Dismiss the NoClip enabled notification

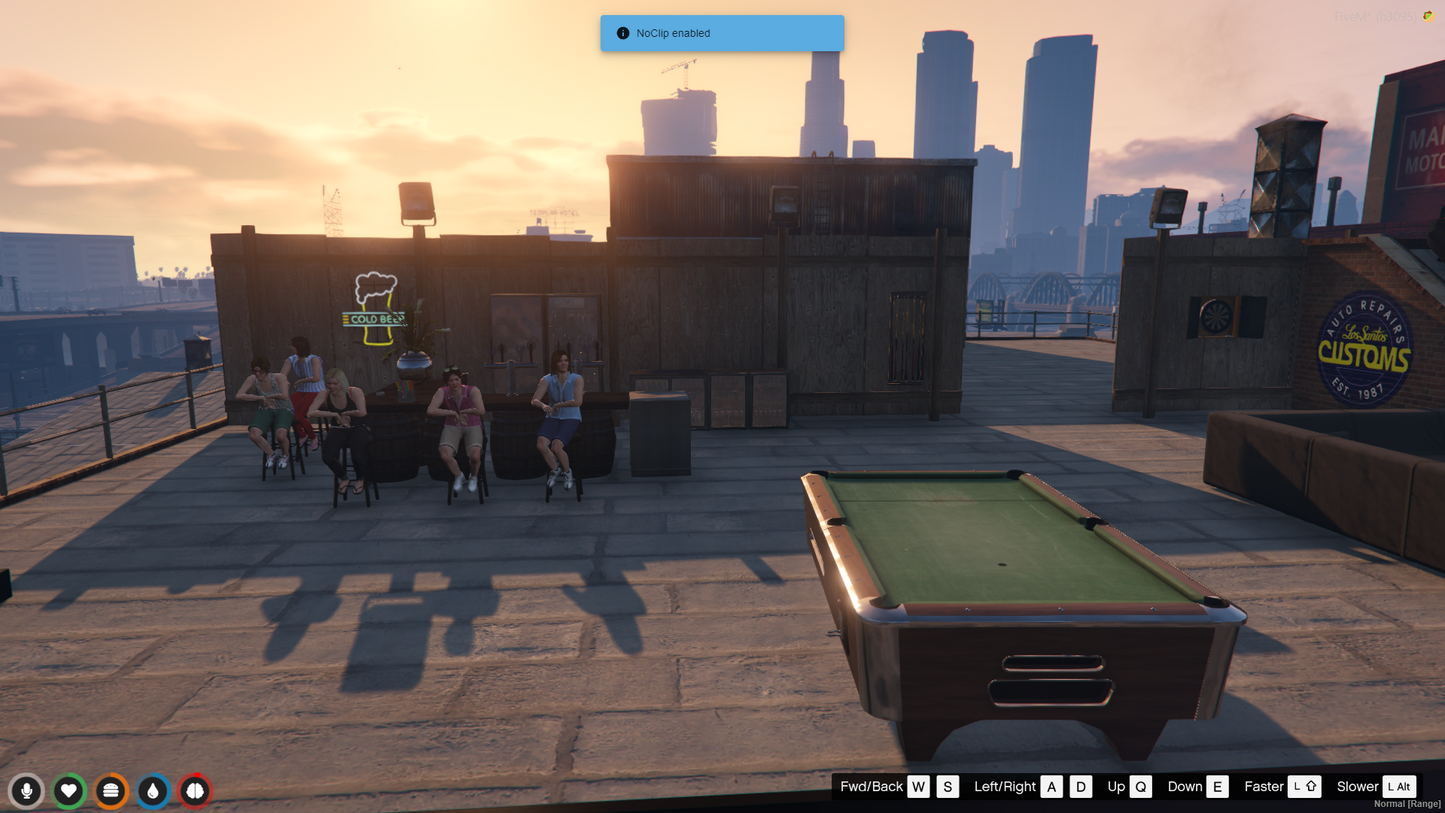click(x=721, y=33)
